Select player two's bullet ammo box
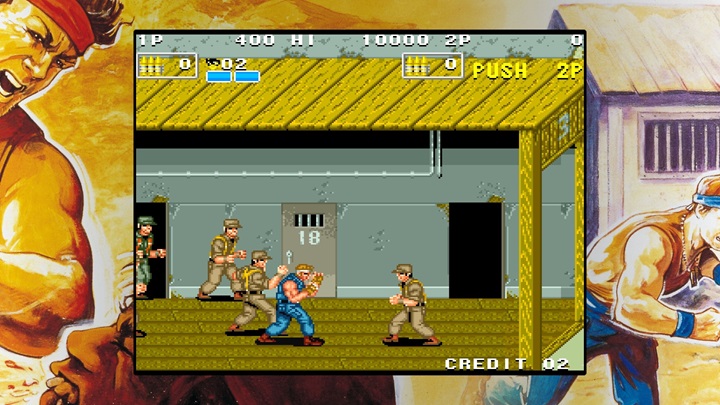This screenshot has height=405, width=720. pyautogui.click(x=432, y=65)
